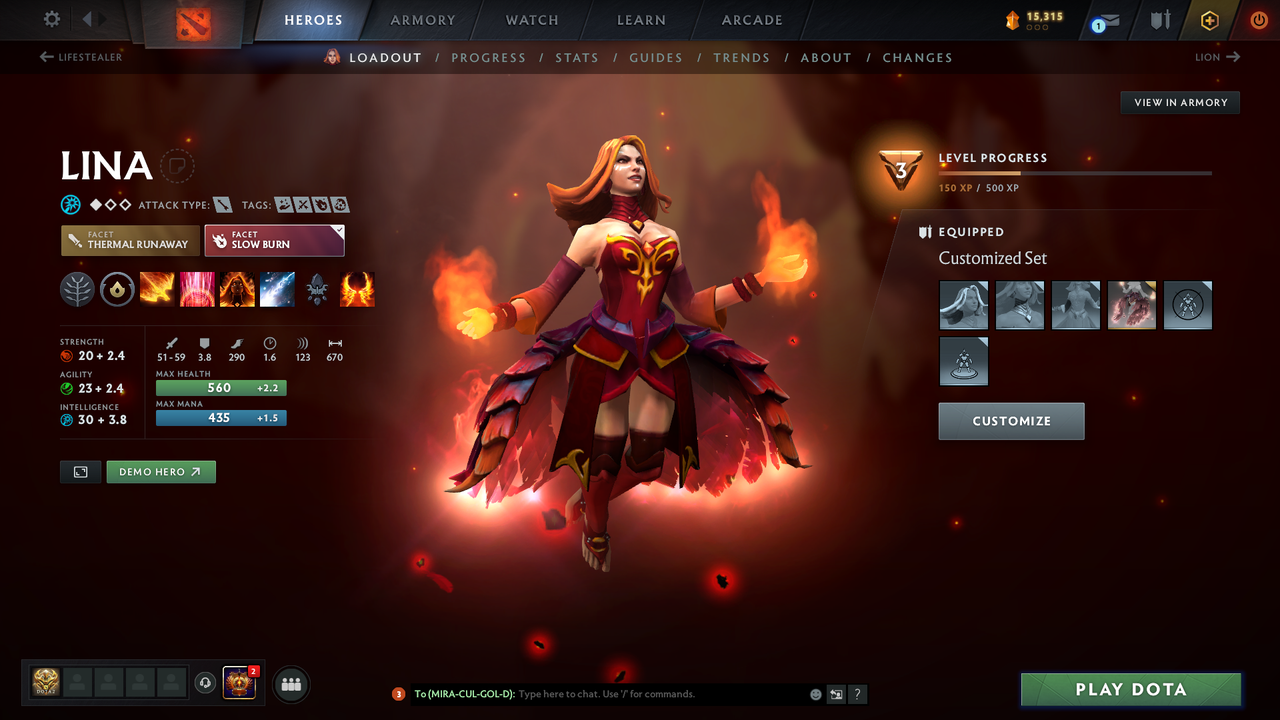Open the ARCADE menu
Image resolution: width=1280 pixels, height=720 pixels.
(x=751, y=20)
